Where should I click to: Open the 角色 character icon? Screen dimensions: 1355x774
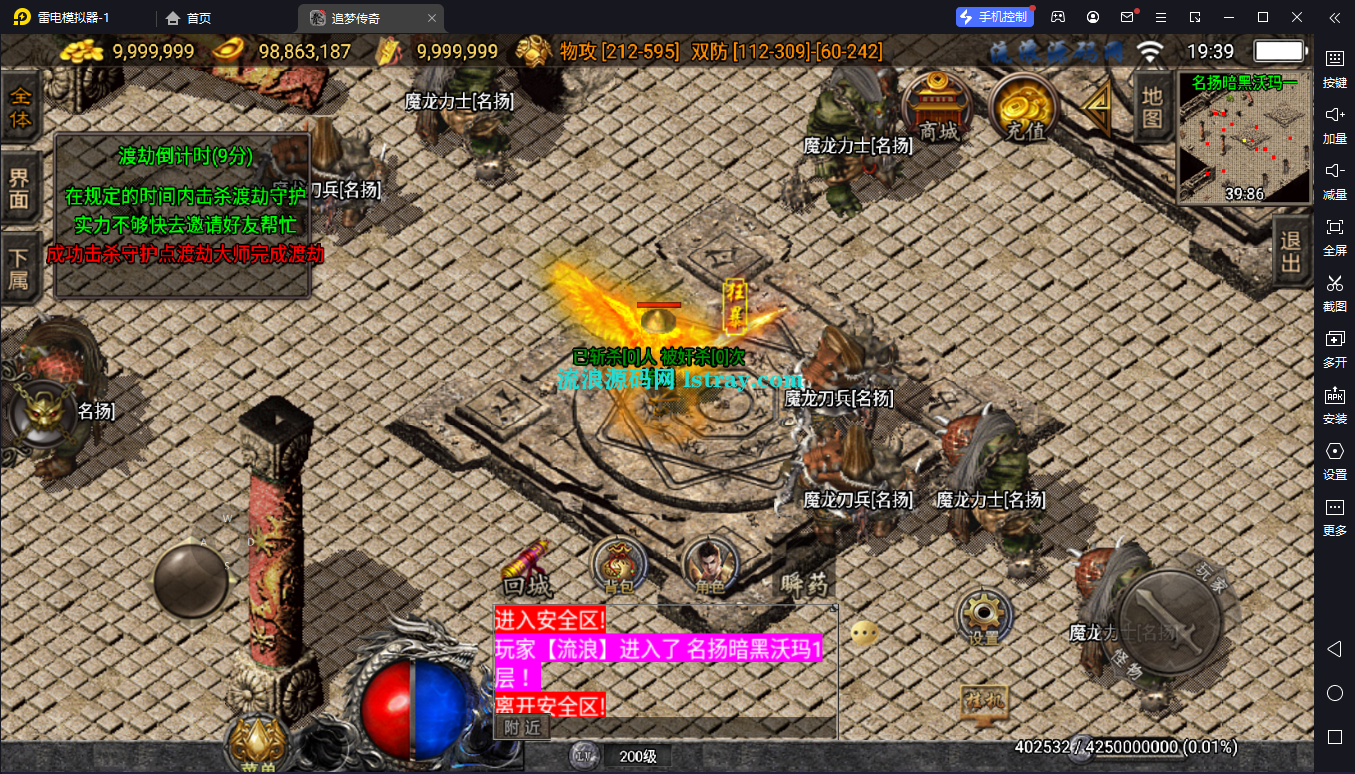coord(709,567)
